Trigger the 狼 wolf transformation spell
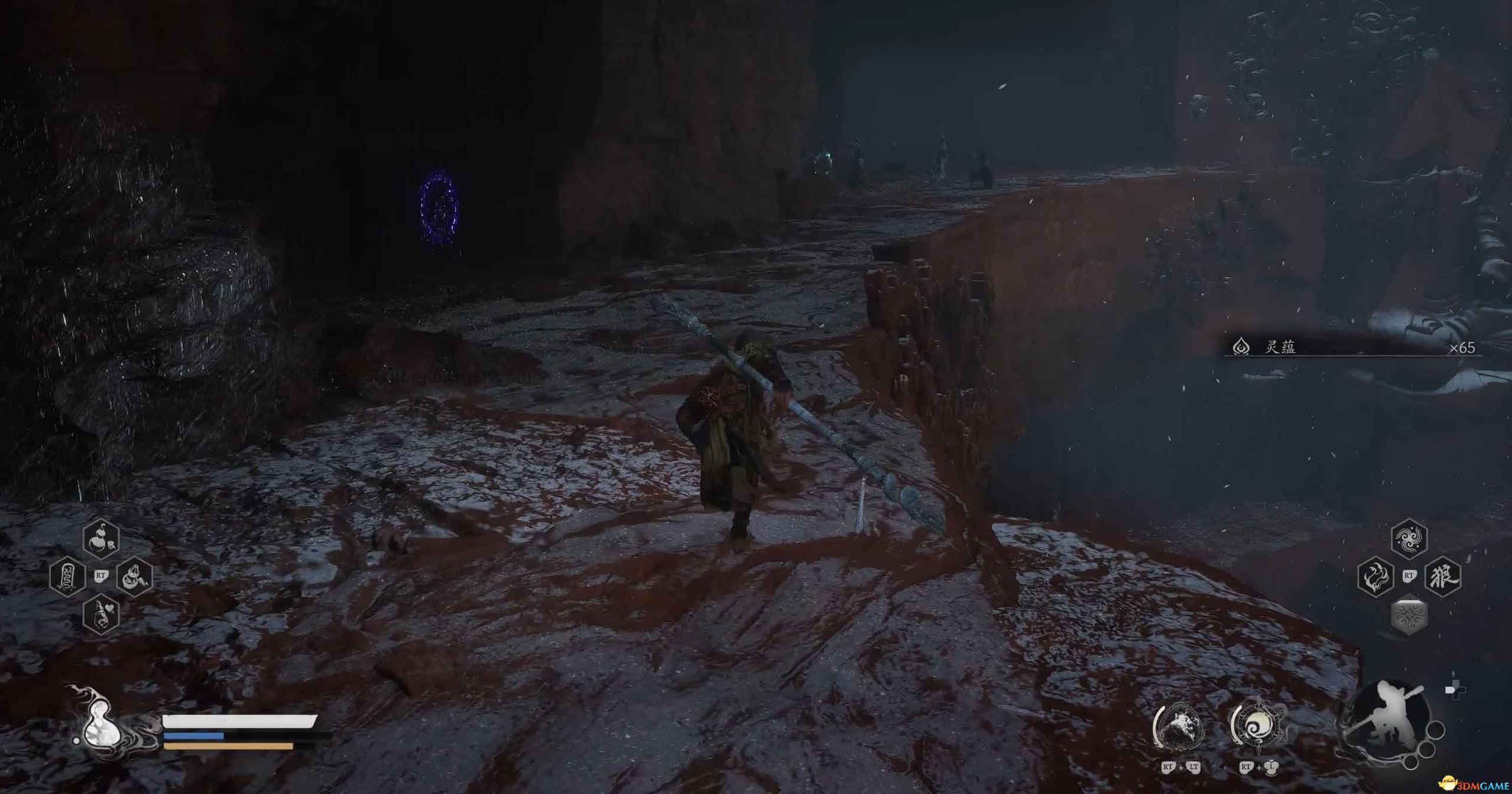This screenshot has width=1512, height=794. (1443, 576)
